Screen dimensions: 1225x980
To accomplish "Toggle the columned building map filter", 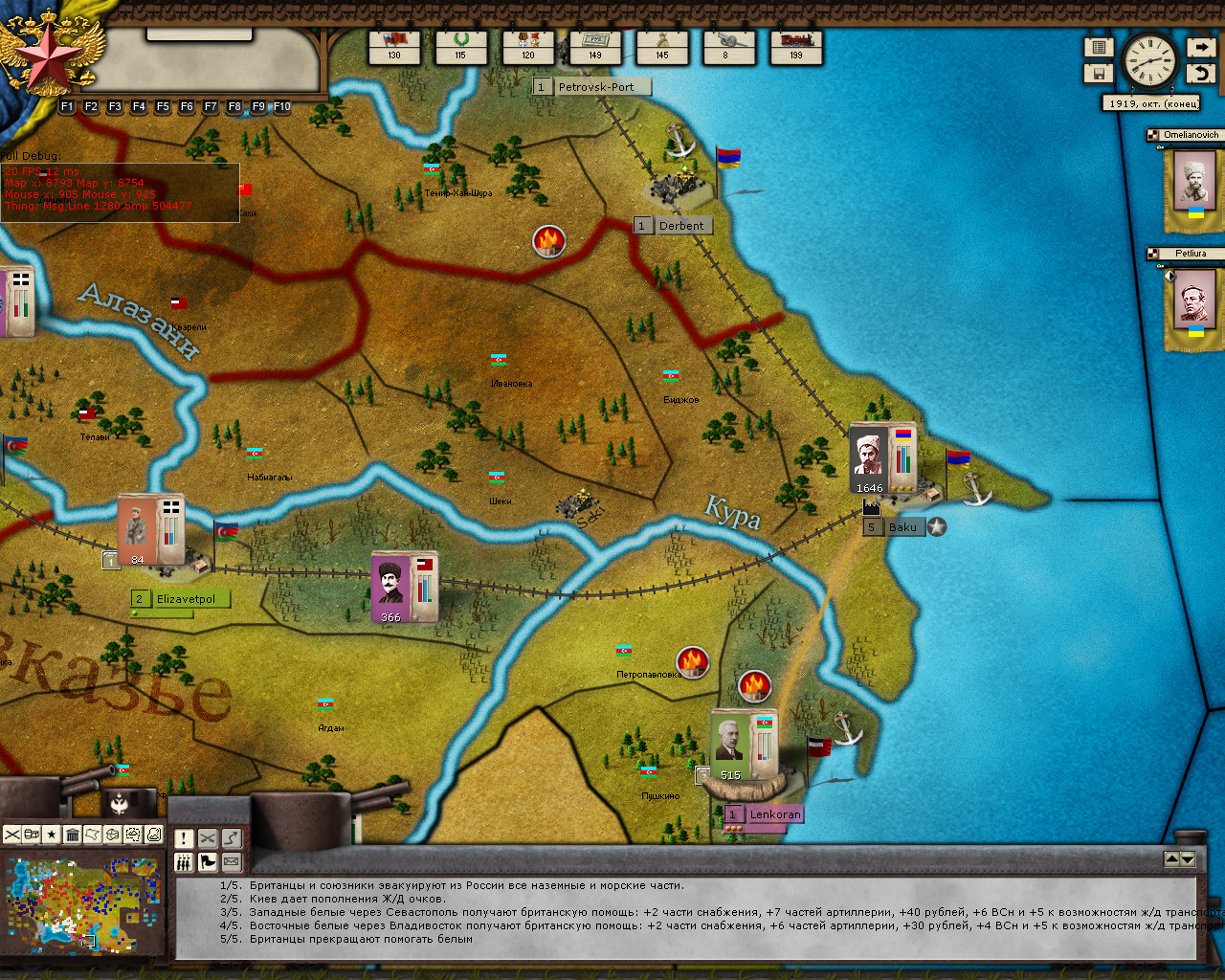I will [72, 835].
